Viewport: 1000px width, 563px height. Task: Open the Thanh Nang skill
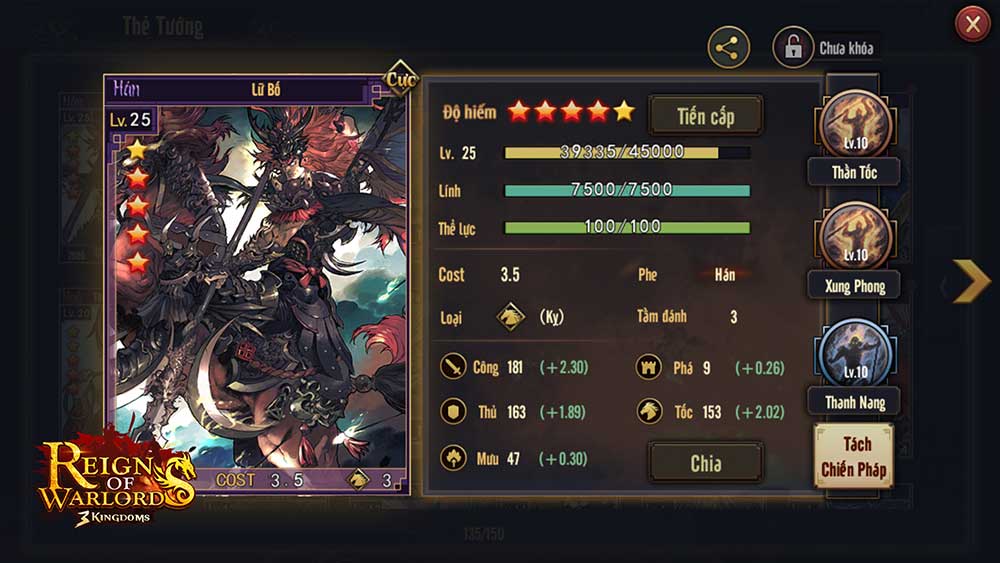pyautogui.click(x=854, y=356)
